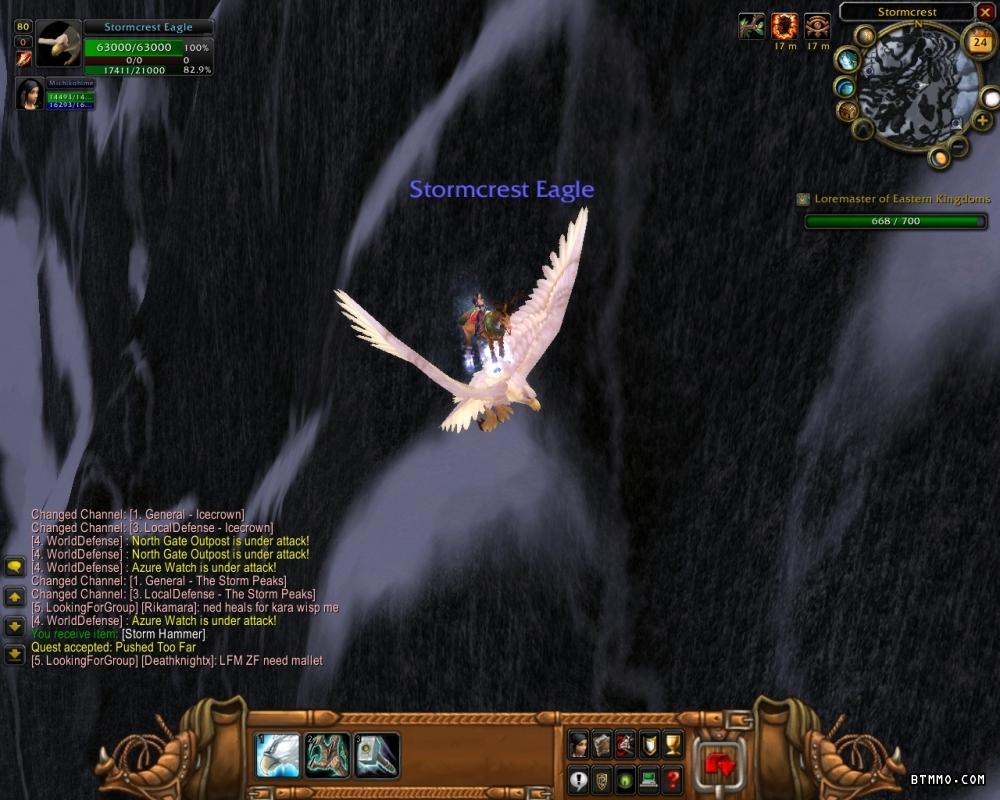Select the Michikohime player portrait
This screenshot has height=800, width=1000.
point(29,93)
